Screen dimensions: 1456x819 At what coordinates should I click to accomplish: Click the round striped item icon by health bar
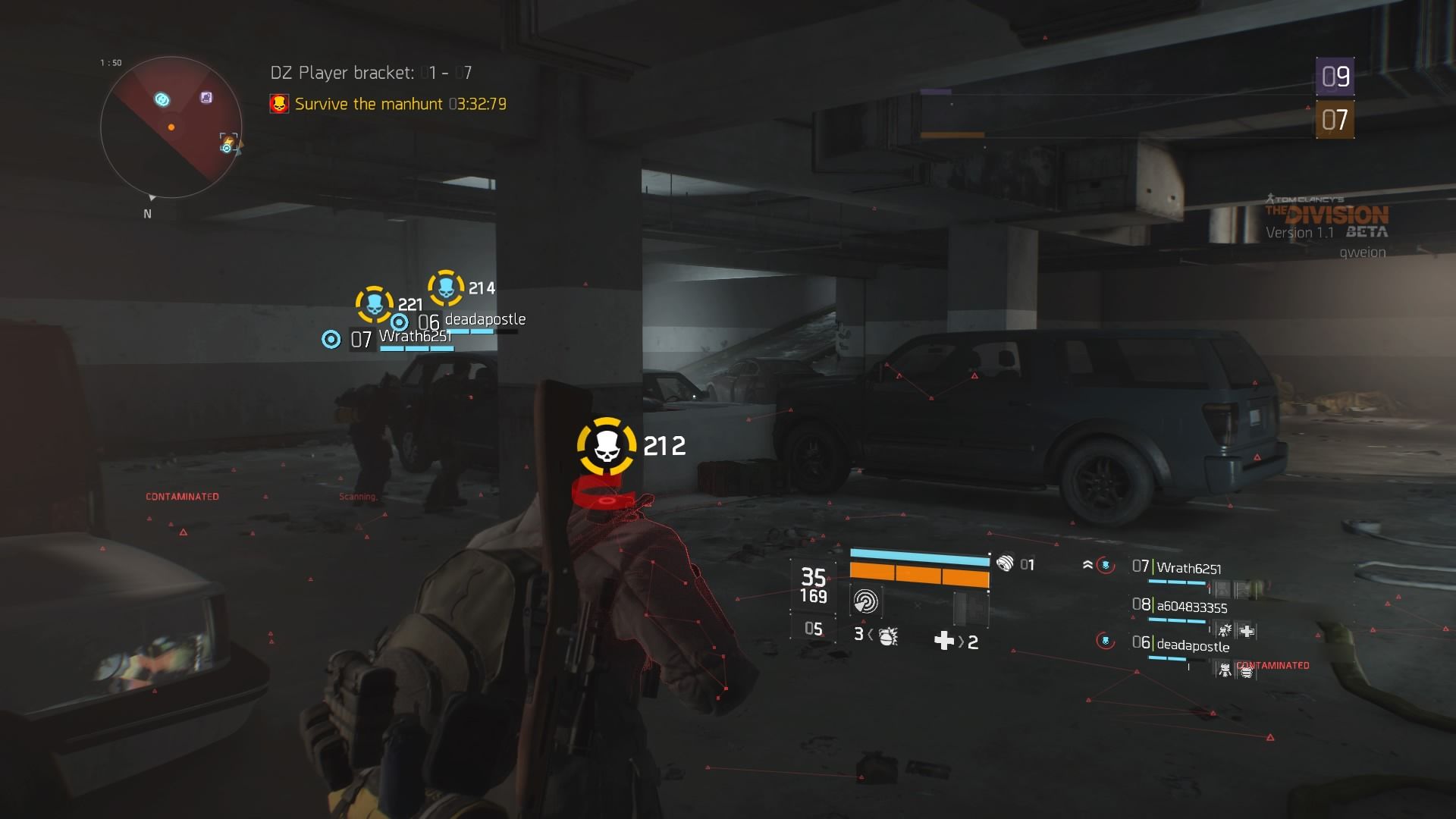click(1005, 563)
